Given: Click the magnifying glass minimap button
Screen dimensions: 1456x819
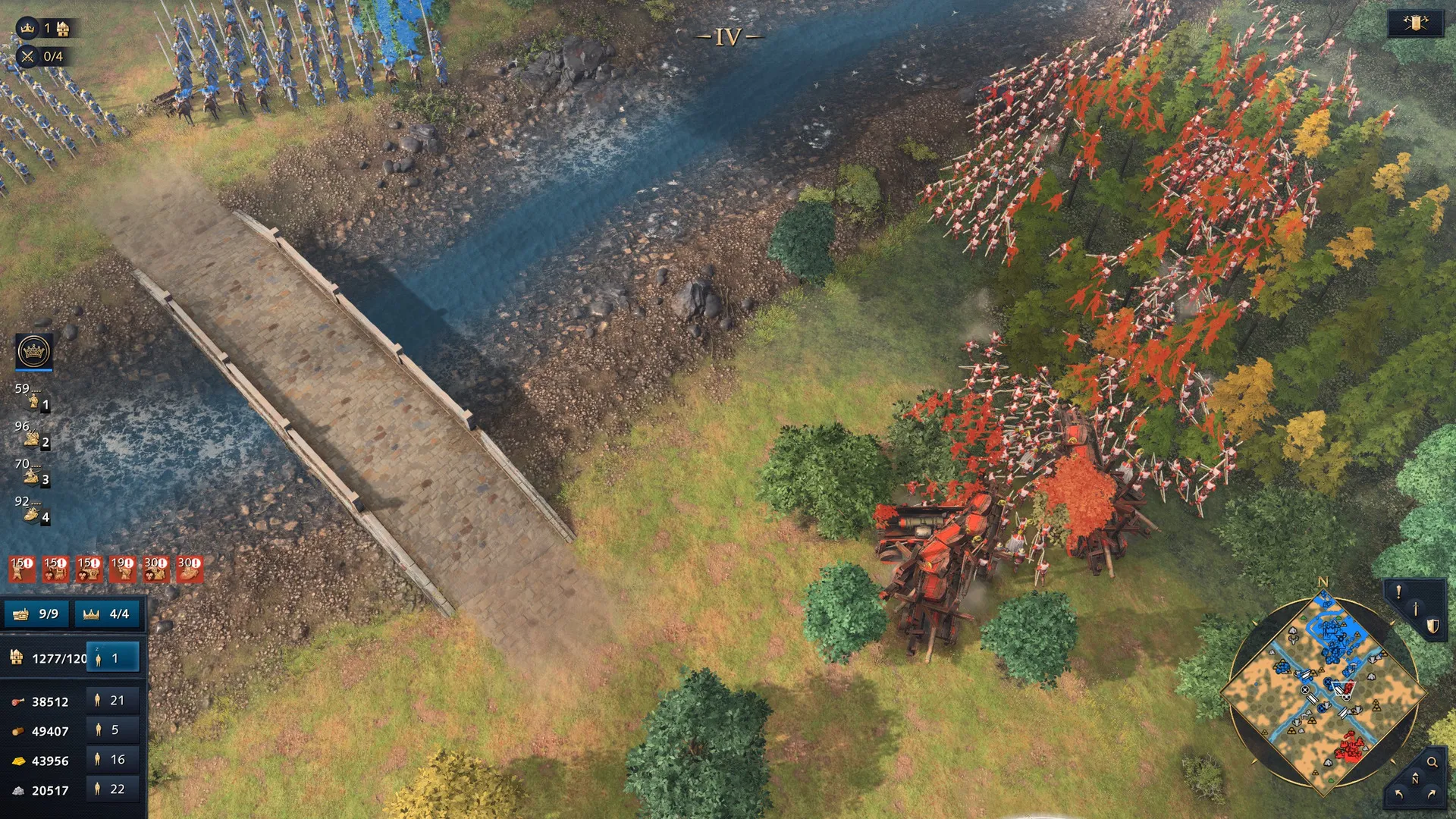Looking at the screenshot, I should tap(1432, 762).
